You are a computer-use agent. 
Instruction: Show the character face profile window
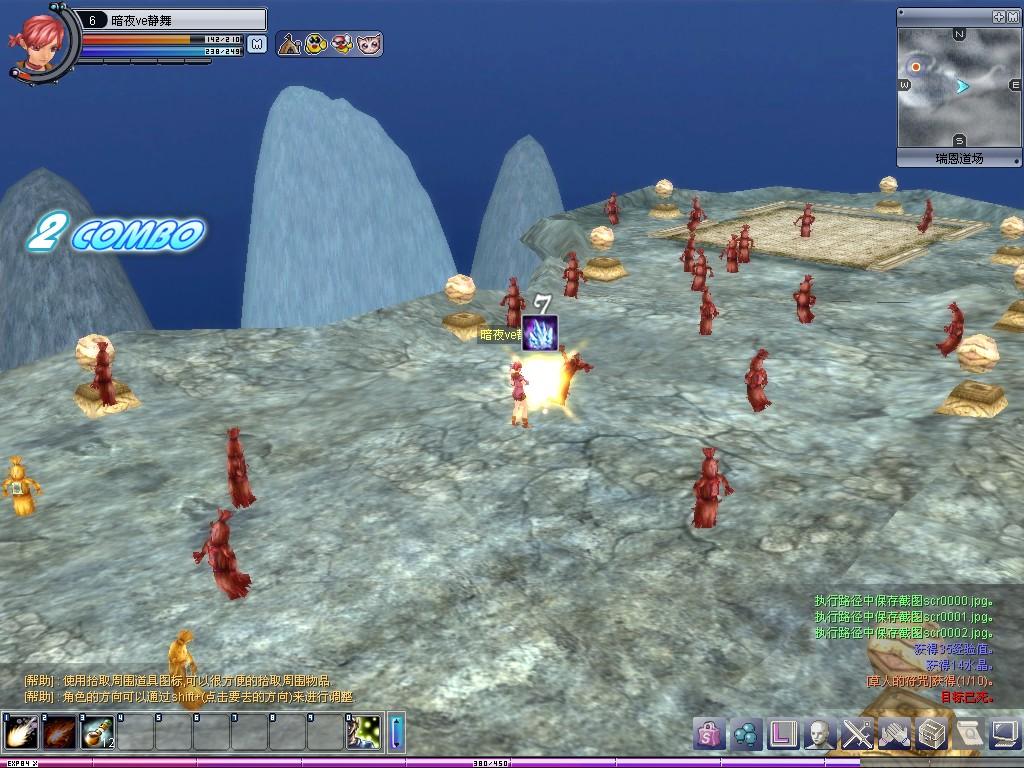820,734
